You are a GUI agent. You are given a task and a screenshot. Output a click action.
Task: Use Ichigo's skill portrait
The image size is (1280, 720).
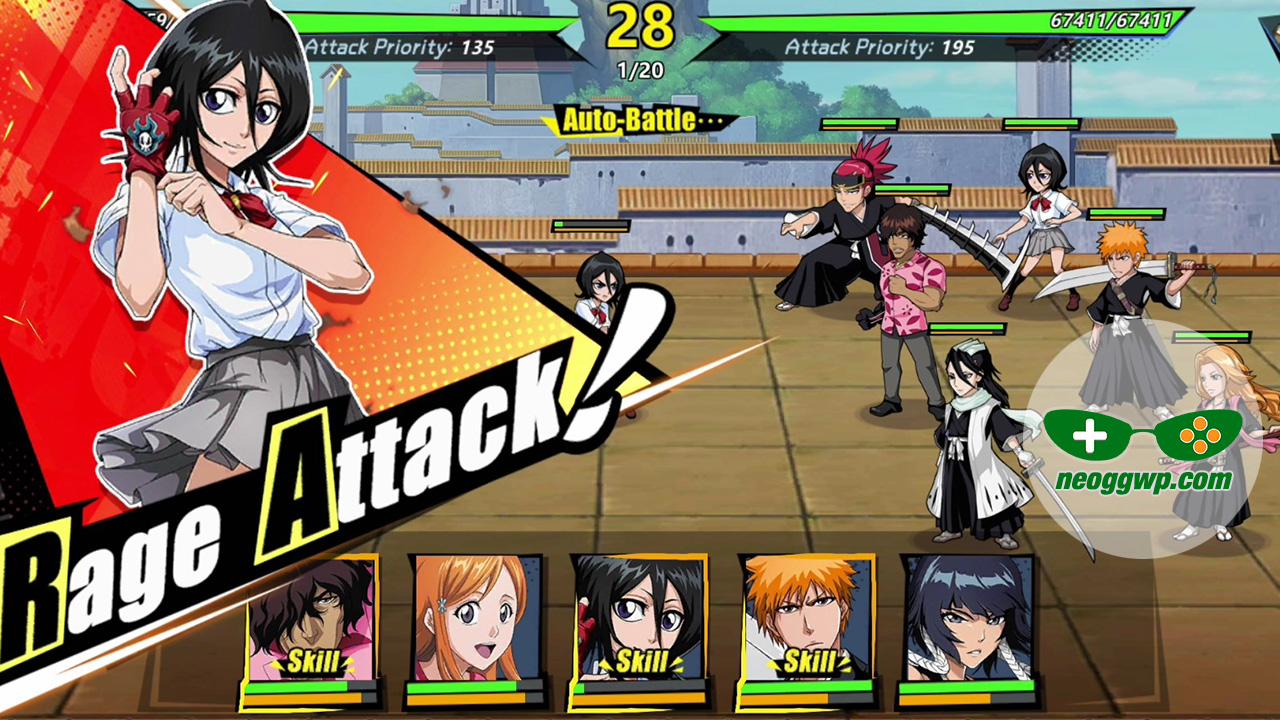806,620
